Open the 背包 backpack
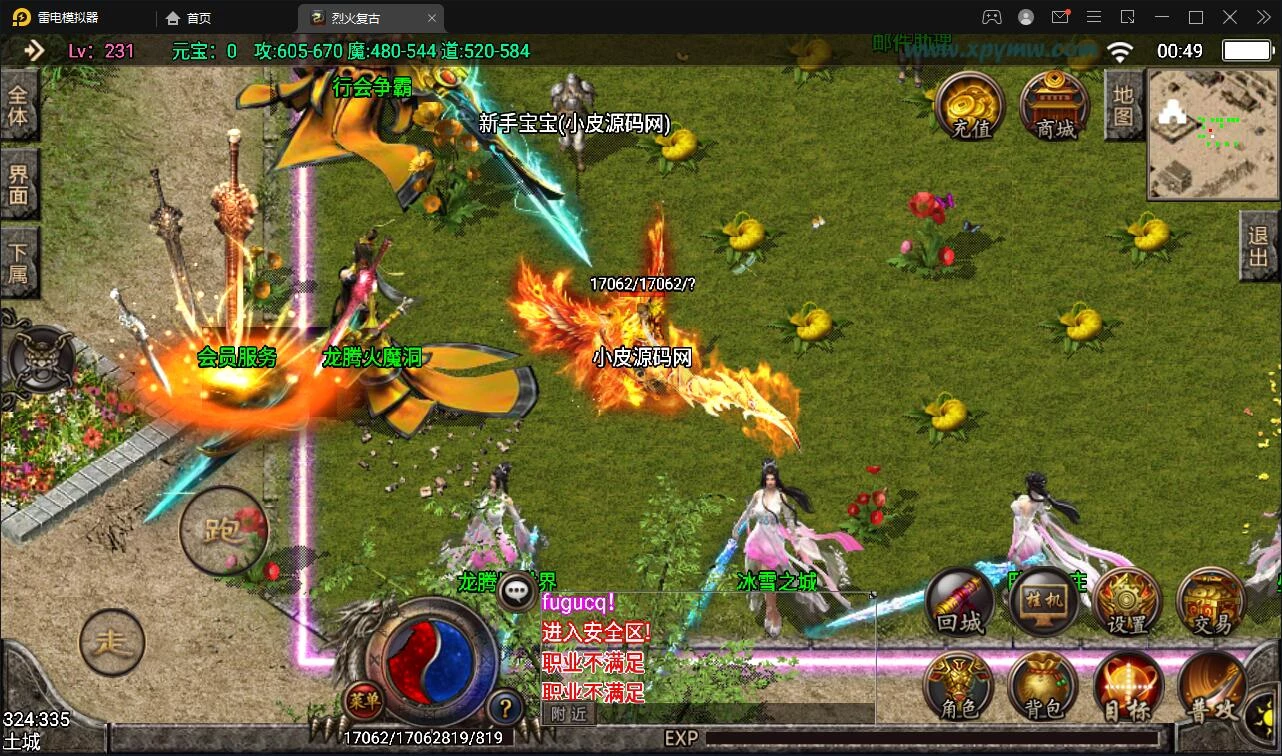This screenshot has width=1282, height=756. [x=1043, y=686]
